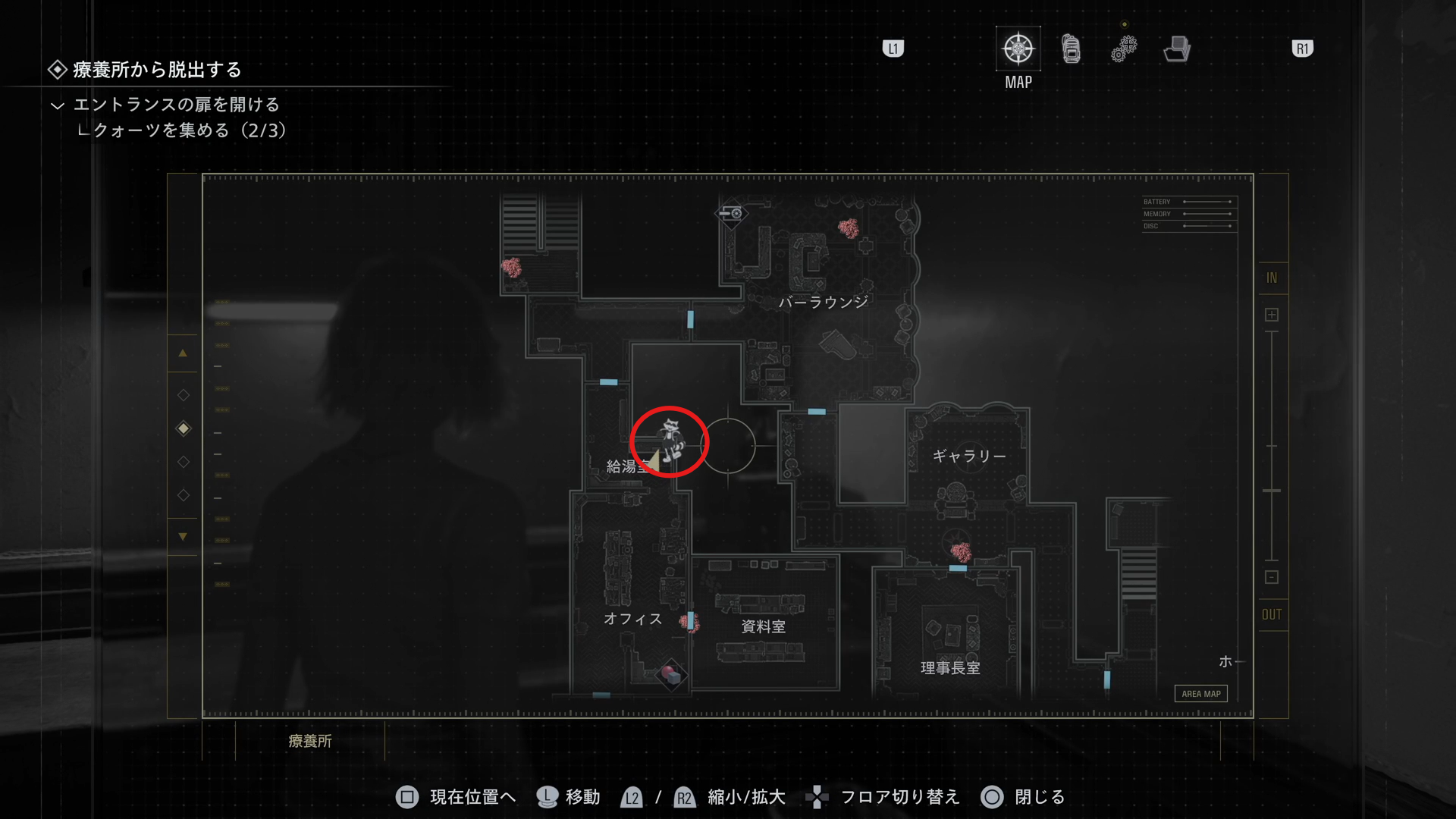Viewport: 1456px width, 819px height.
Task: Select the pink marker below ギャラリー
Action: (x=961, y=551)
